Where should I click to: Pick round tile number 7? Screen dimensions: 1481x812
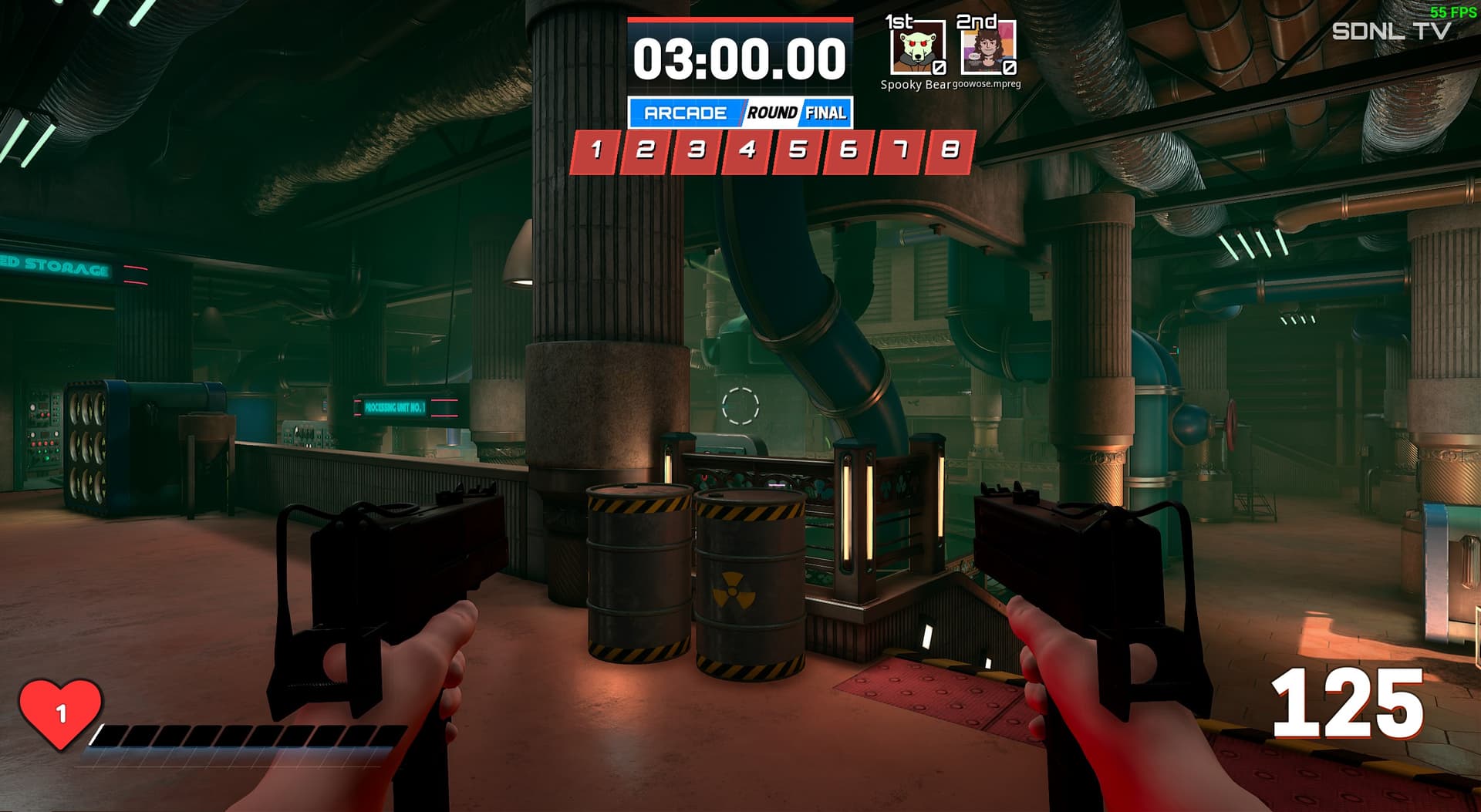tap(899, 151)
